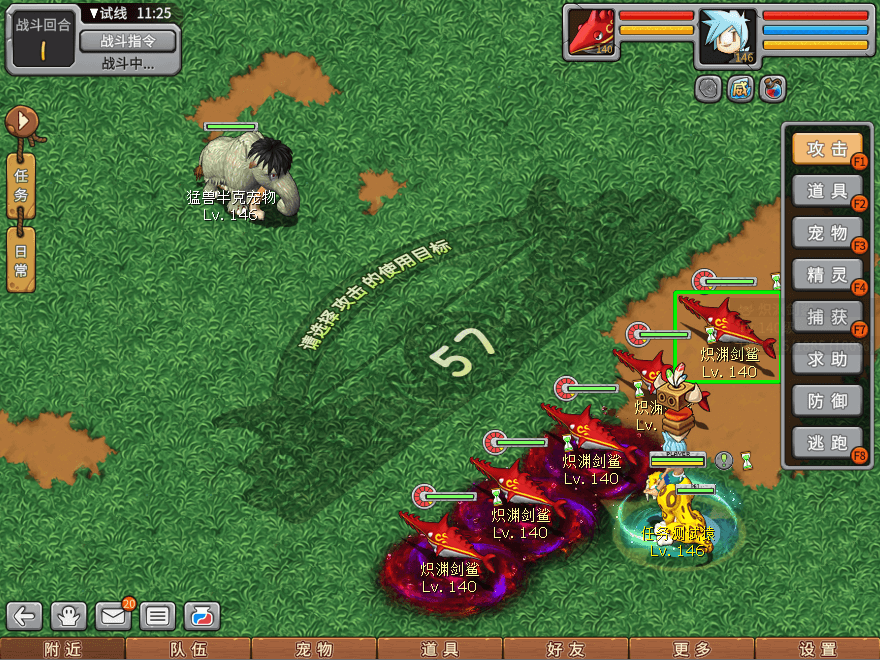The width and height of the screenshot is (880, 660).
Task: Open the 试线 server line dropdown
Action: click(x=115, y=13)
